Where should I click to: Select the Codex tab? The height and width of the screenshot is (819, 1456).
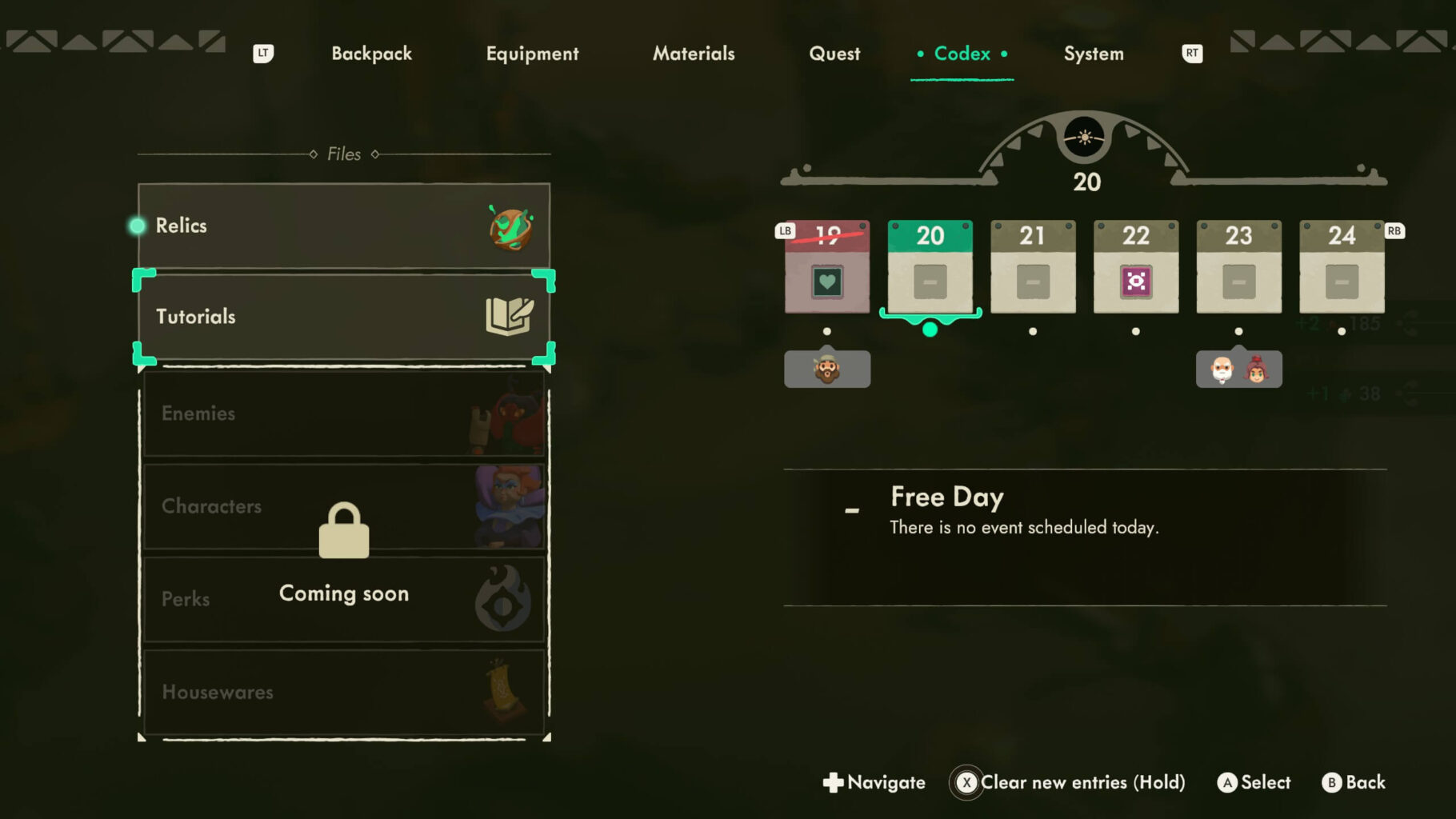point(962,54)
